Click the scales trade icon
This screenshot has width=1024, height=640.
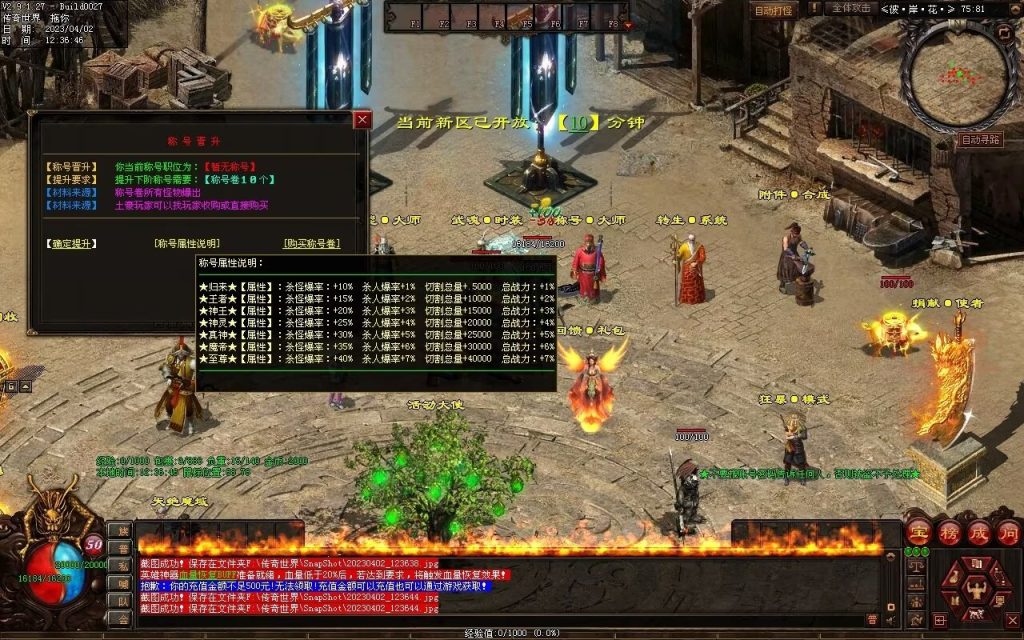[x=914, y=565]
